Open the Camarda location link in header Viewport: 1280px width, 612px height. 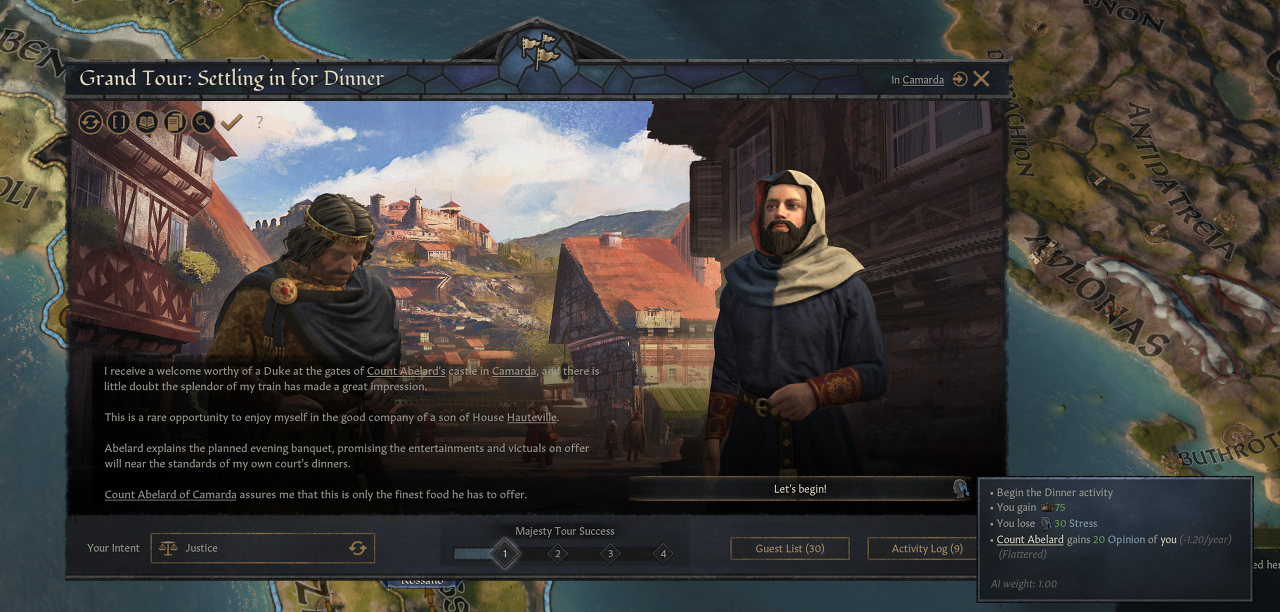click(x=923, y=80)
